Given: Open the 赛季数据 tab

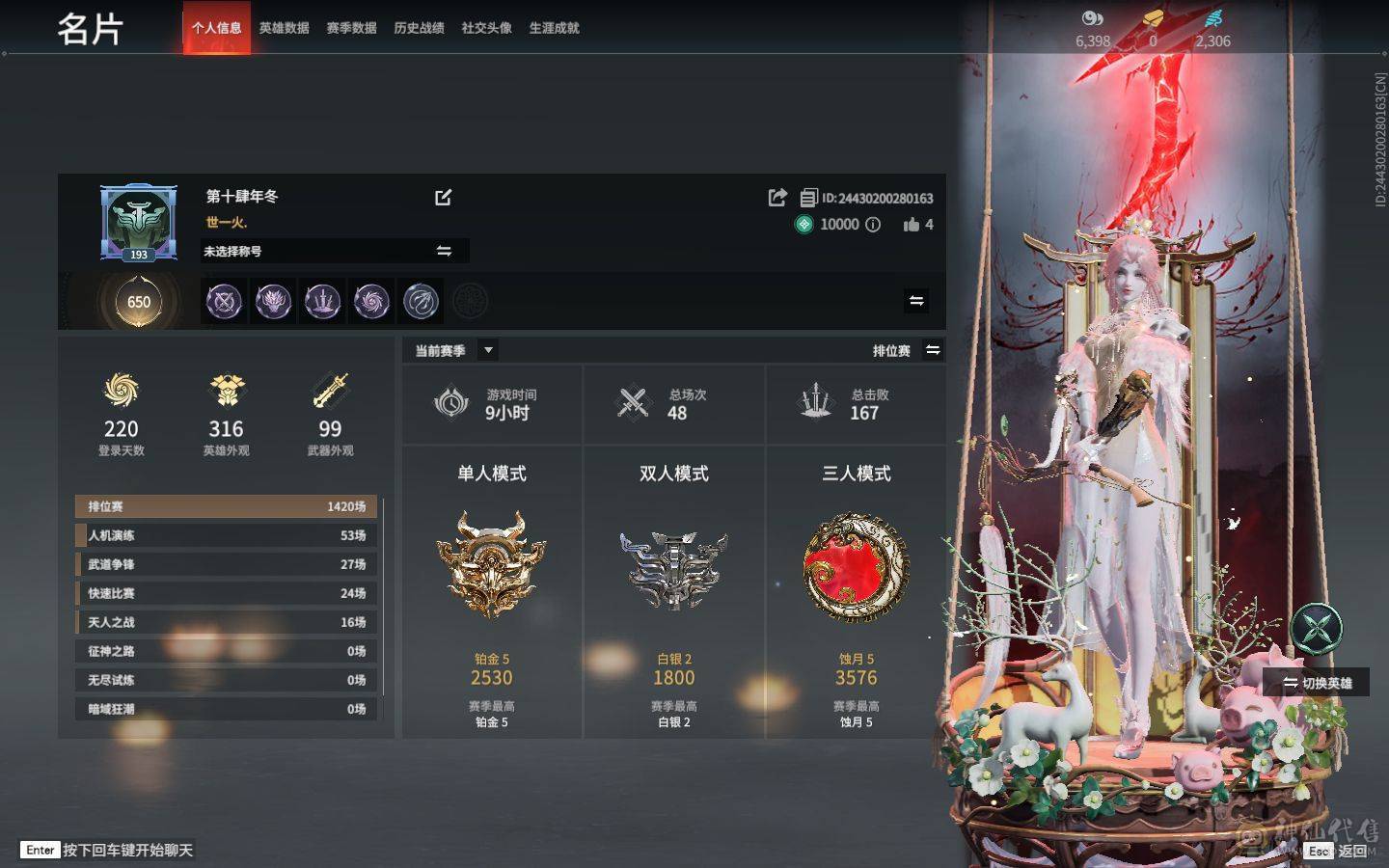Looking at the screenshot, I should pyautogui.click(x=351, y=28).
